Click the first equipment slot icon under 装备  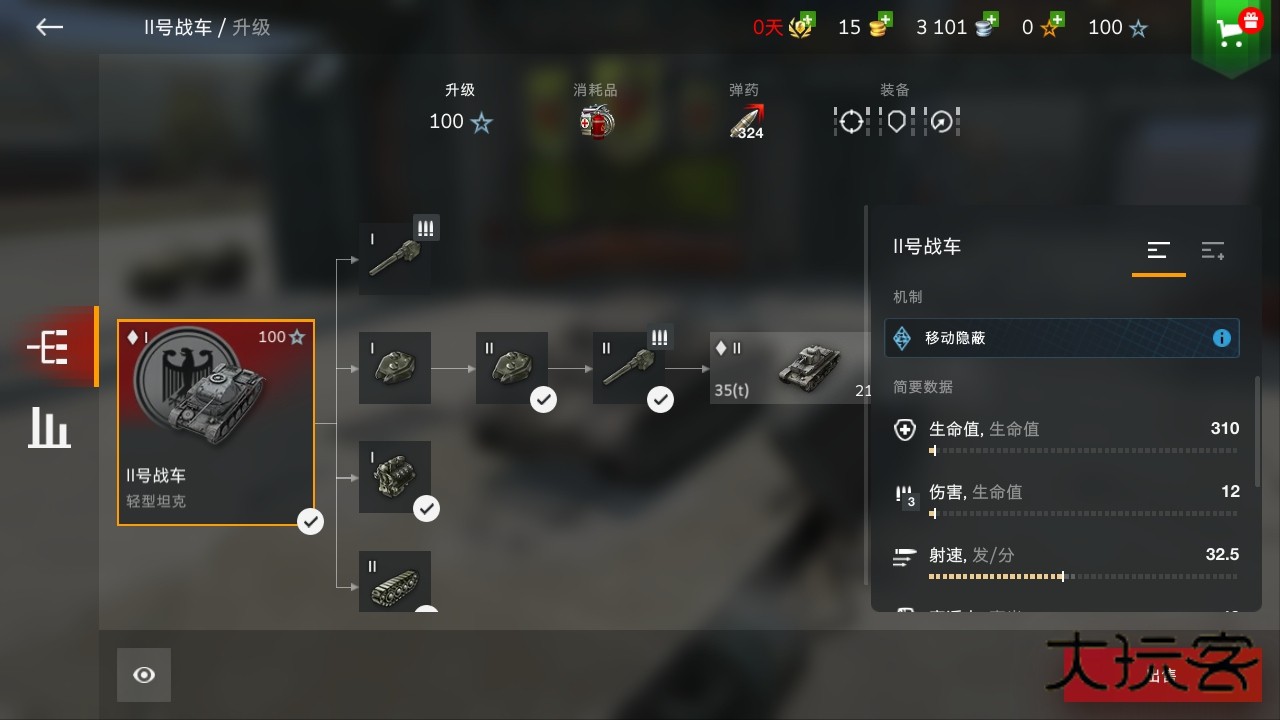coord(849,120)
